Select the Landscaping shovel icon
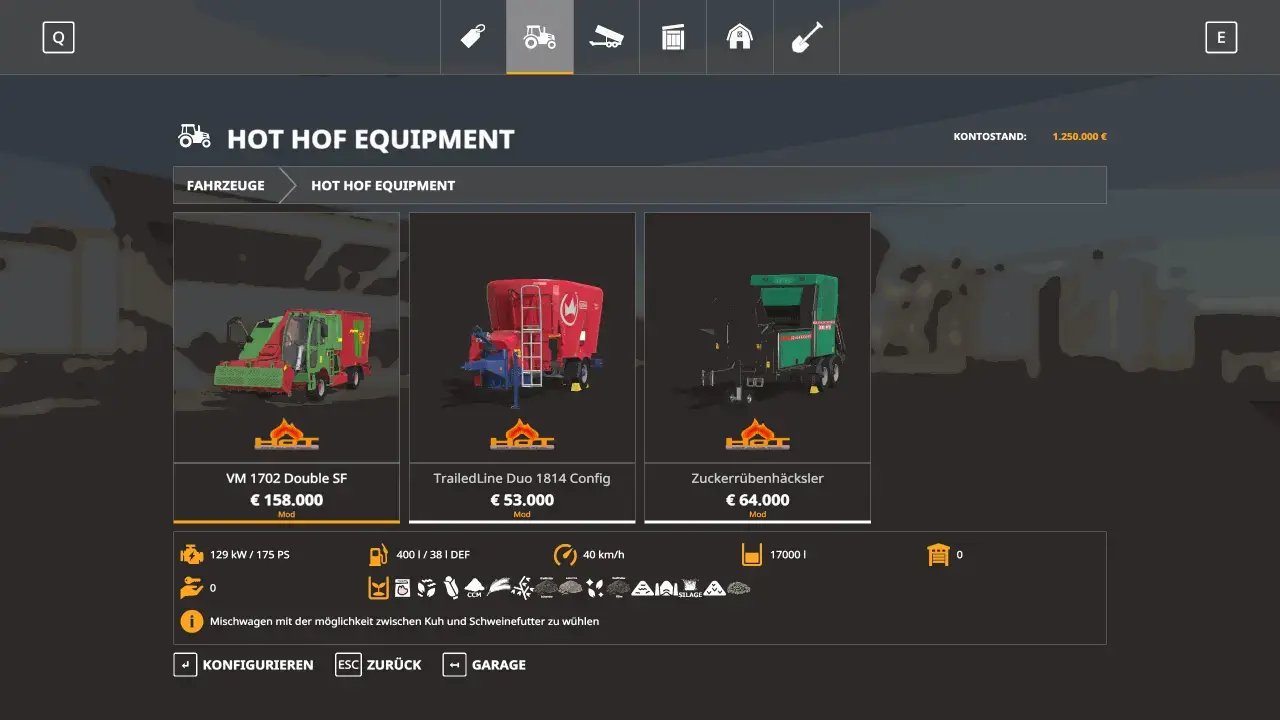The height and width of the screenshot is (720, 1280). point(806,37)
